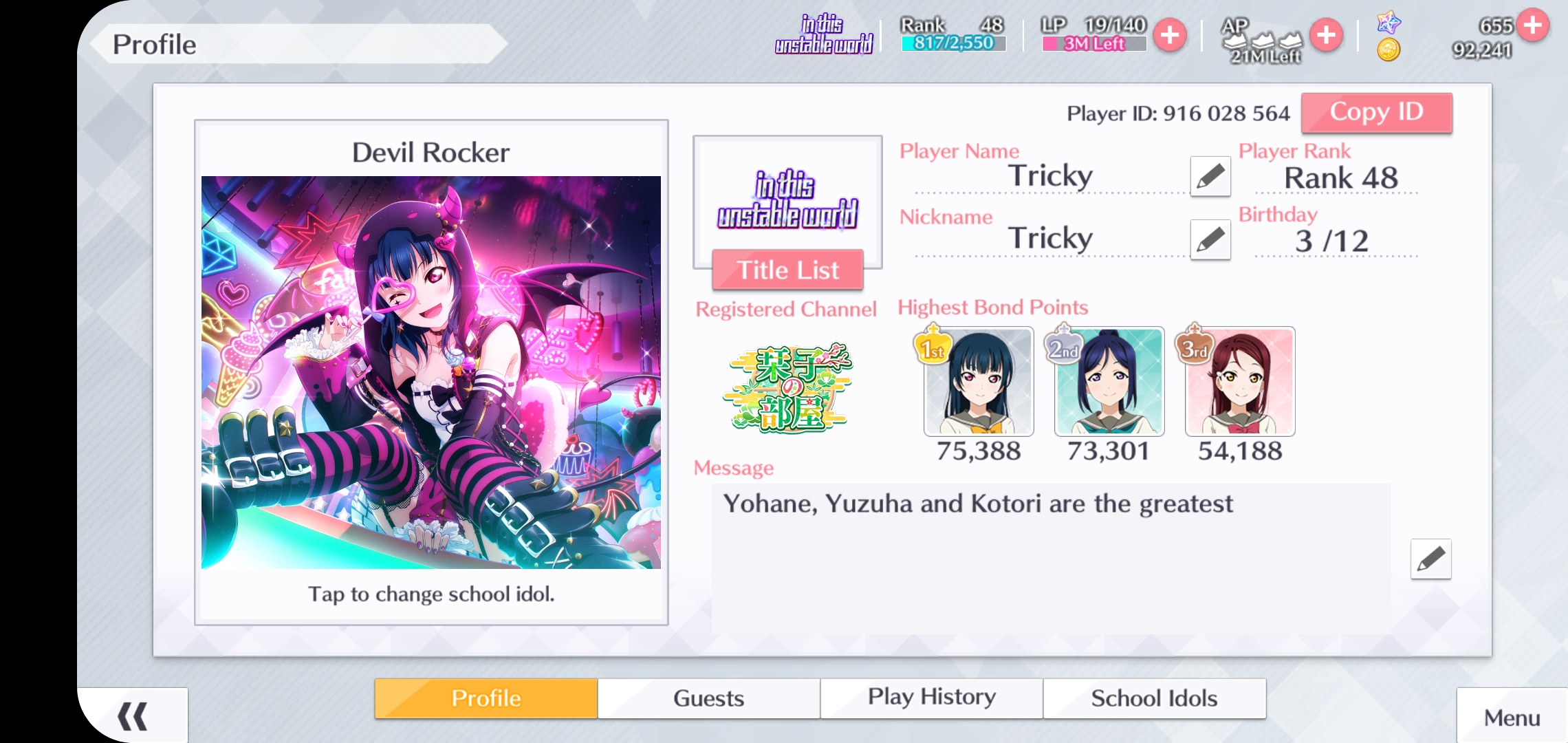Tap Devil Rocker card to change school idol
Viewport: 1568px width, 743px height.
431,372
